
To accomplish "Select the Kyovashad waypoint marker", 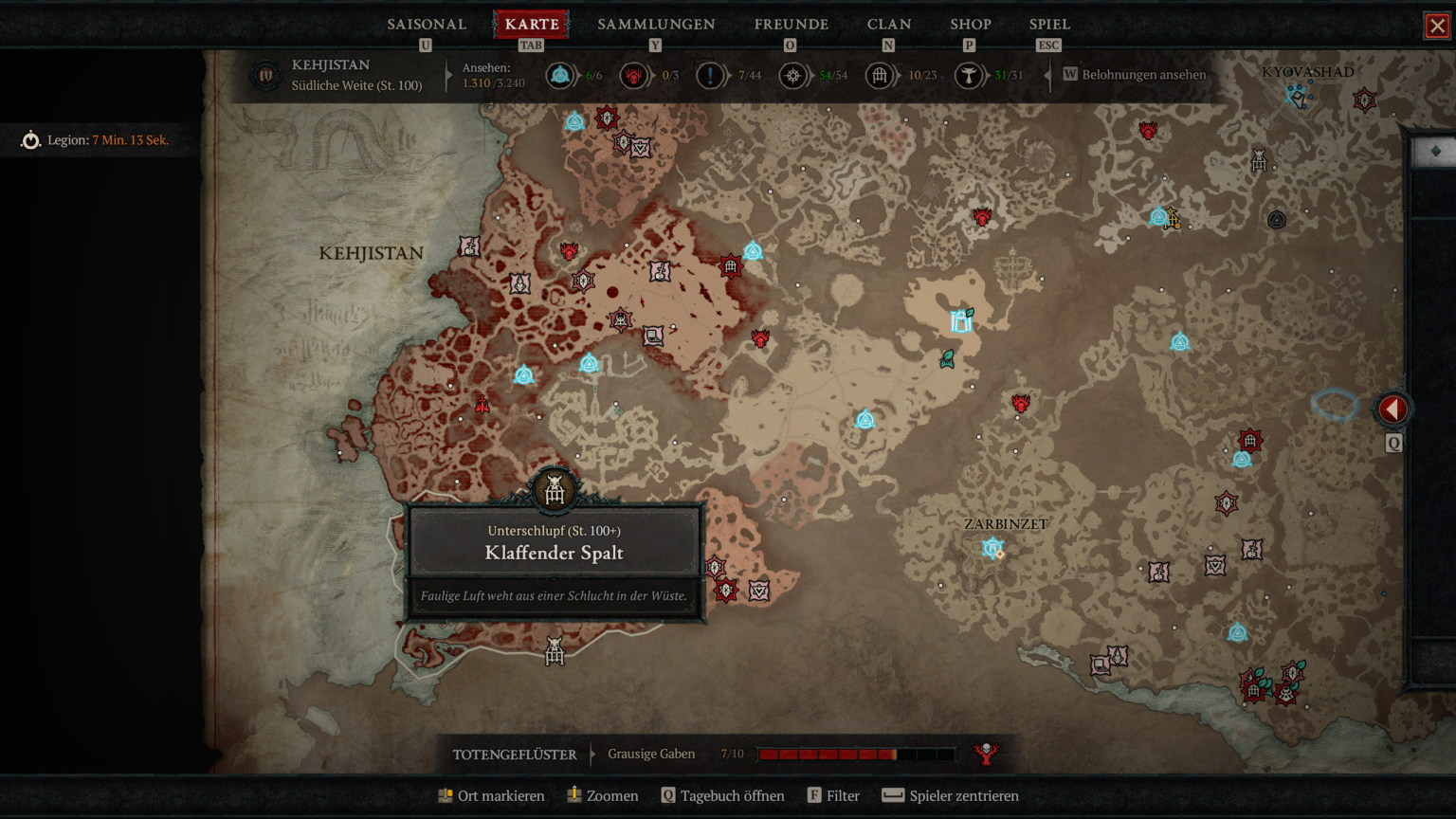I will 1298,95.
